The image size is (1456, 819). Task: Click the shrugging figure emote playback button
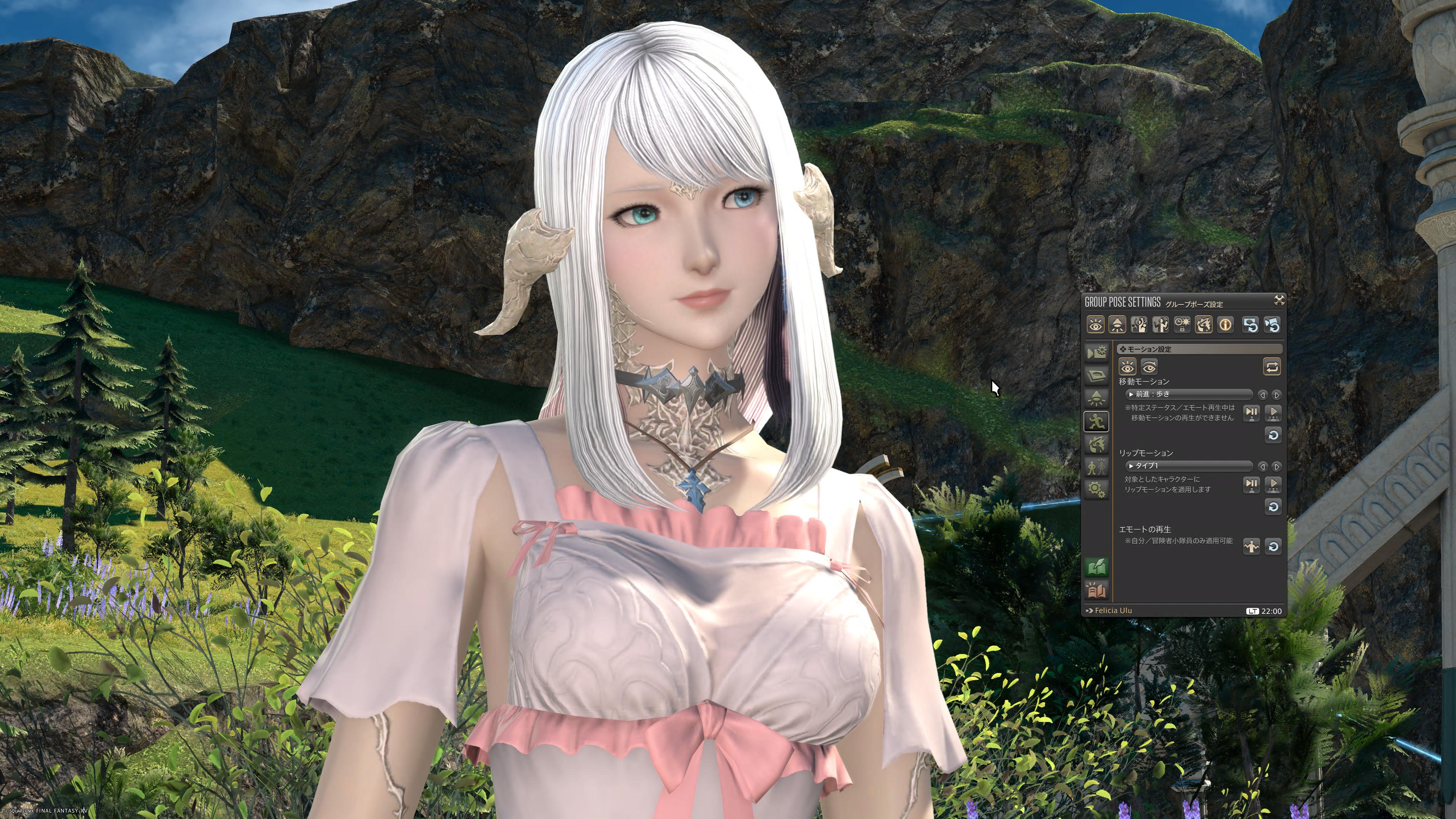click(1251, 546)
